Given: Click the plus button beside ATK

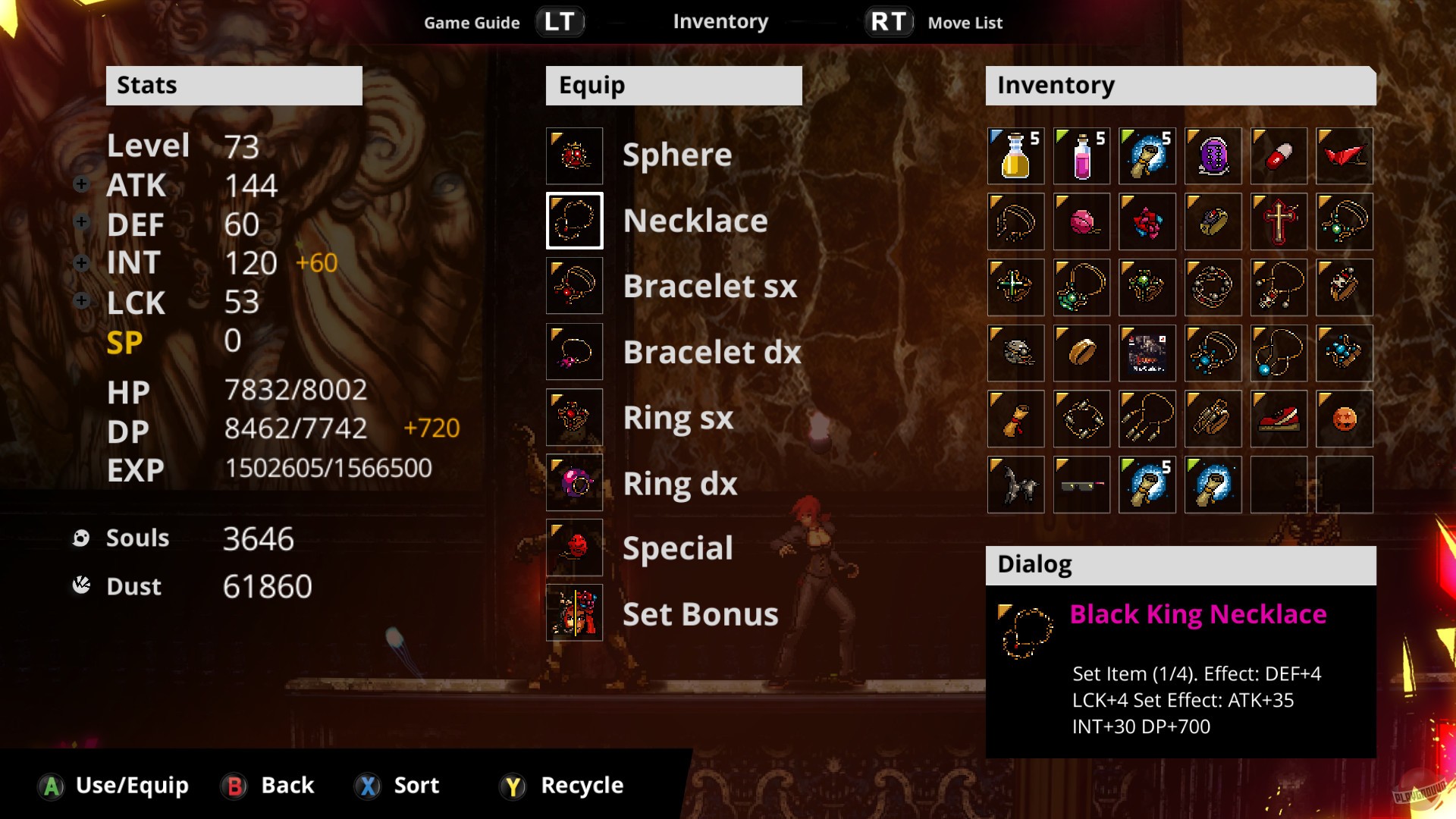Looking at the screenshot, I should coord(81,183).
